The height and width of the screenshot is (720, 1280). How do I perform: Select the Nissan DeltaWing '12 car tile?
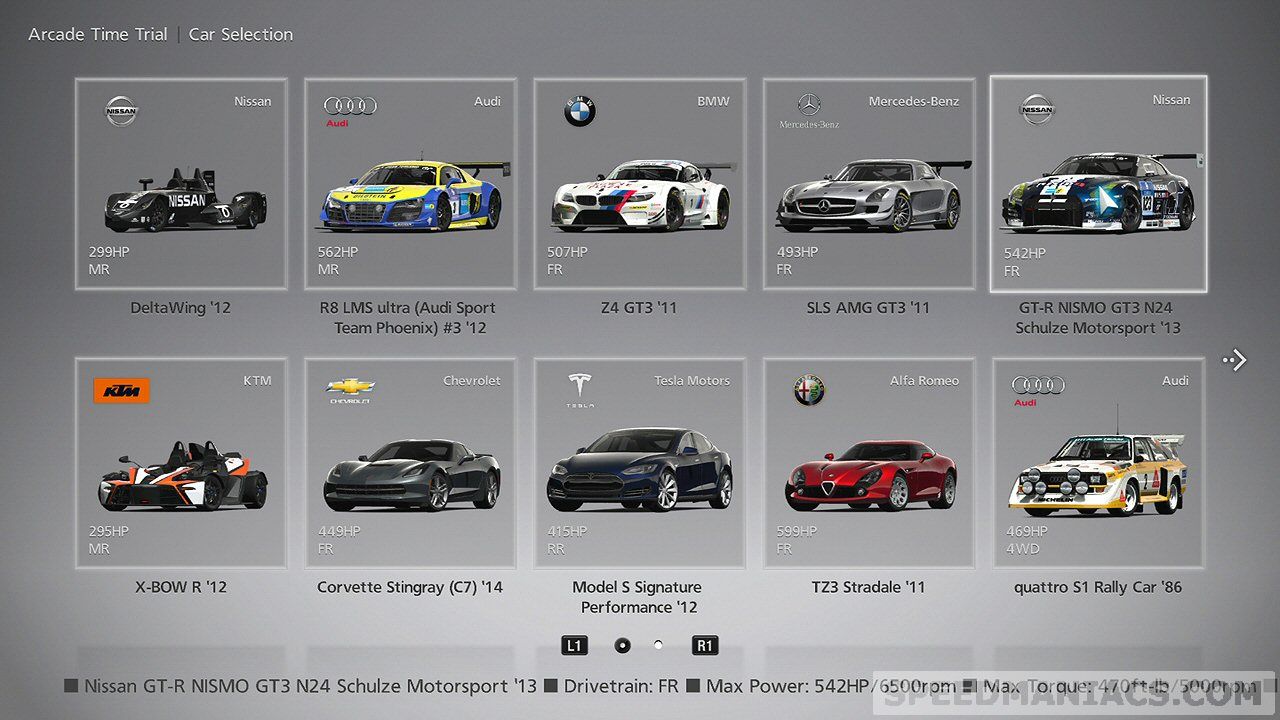click(x=181, y=185)
